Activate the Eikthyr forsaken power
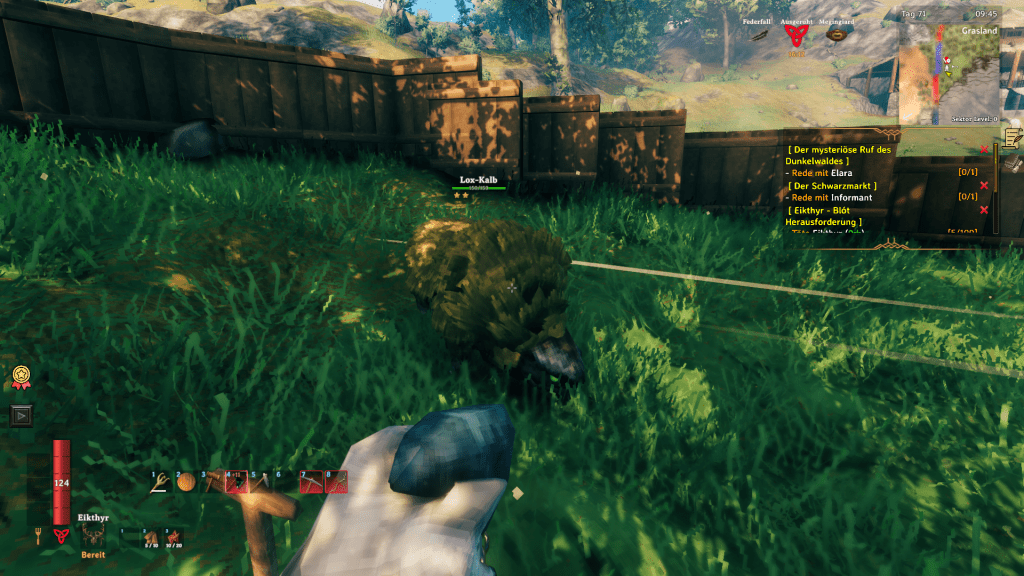Viewport: 1024px width, 576px height. pos(92,537)
